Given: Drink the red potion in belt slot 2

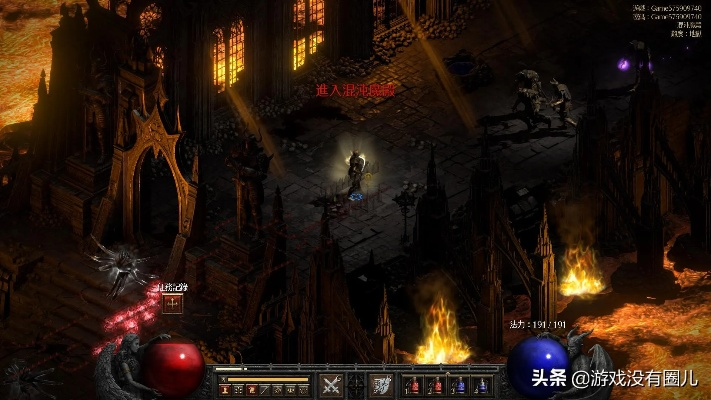Looking at the screenshot, I should 436,385.
